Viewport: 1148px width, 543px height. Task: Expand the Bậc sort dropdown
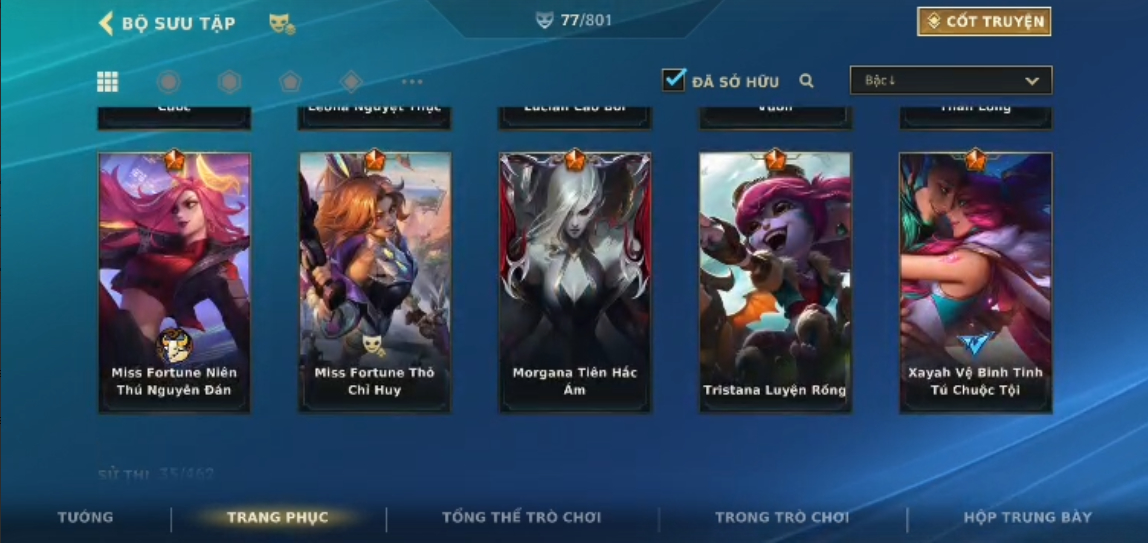coord(950,81)
